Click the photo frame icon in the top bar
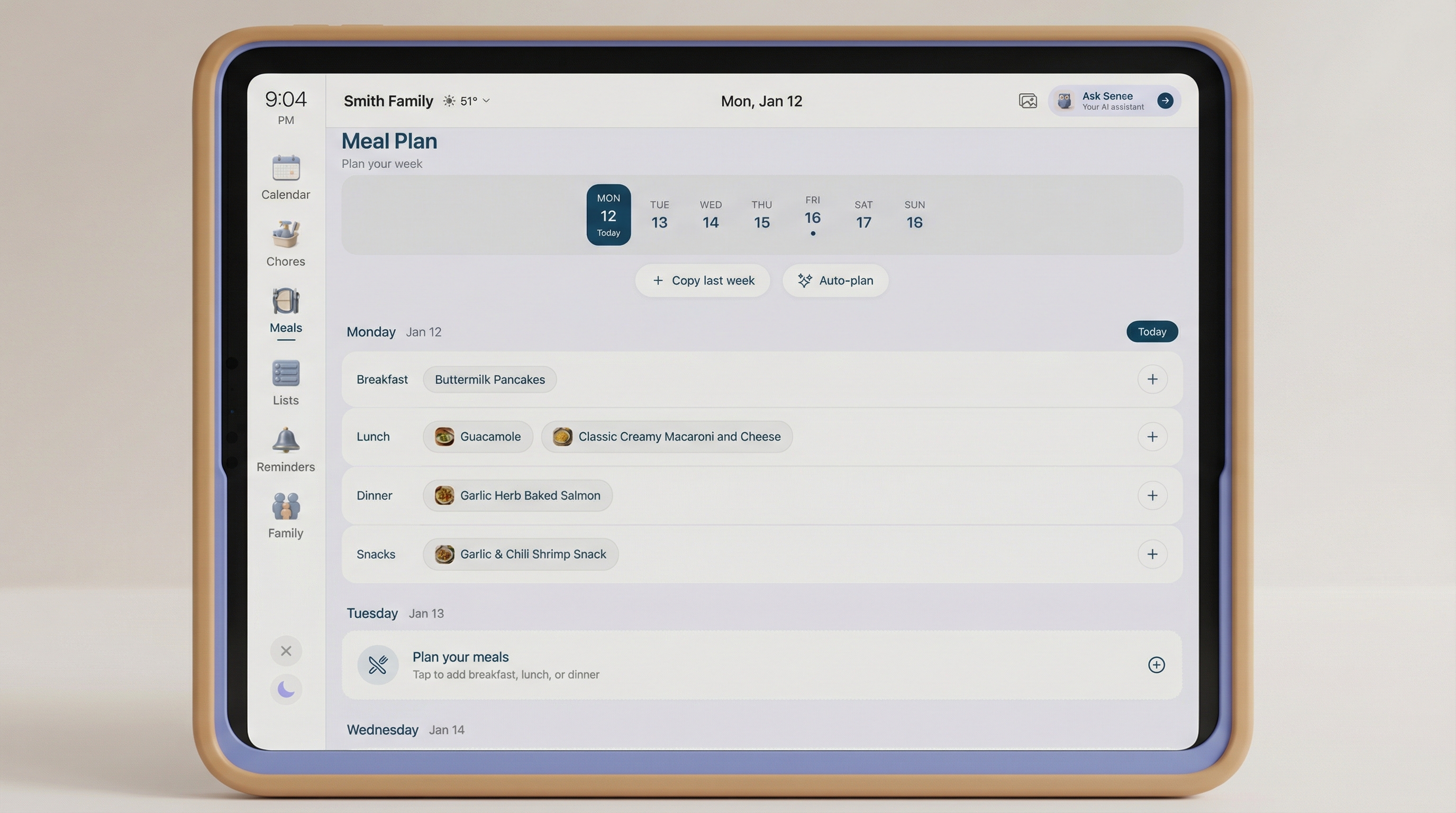 (1027, 101)
